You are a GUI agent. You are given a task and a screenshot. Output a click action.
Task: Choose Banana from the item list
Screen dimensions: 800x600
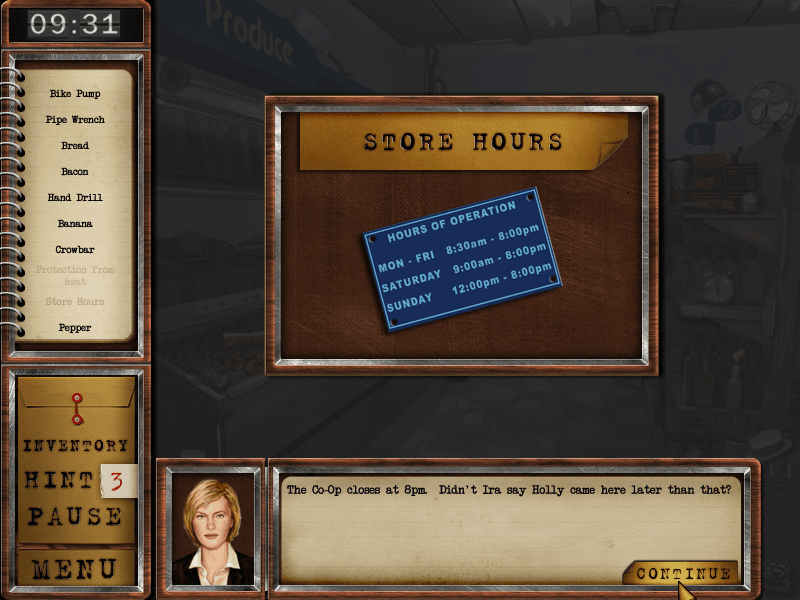click(75, 224)
